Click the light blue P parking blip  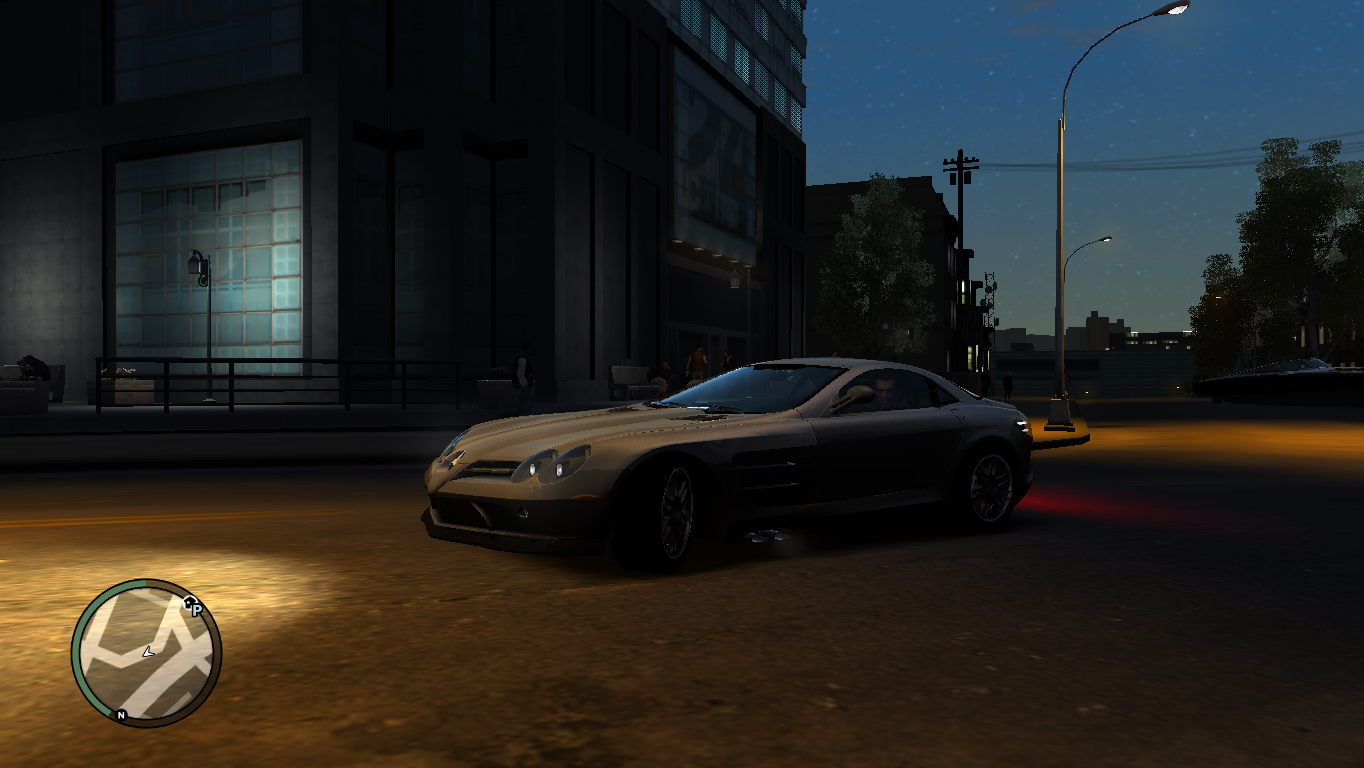[x=197, y=610]
